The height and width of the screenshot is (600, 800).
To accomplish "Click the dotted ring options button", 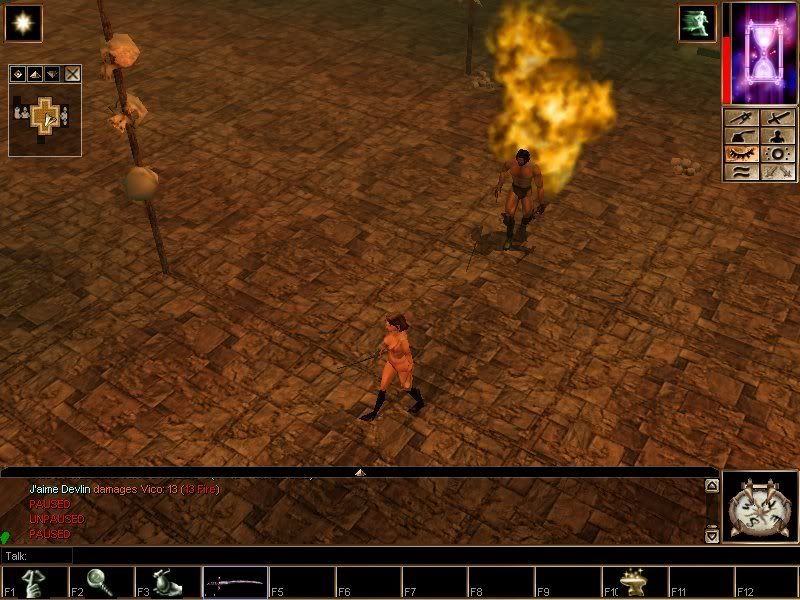I will [777, 154].
